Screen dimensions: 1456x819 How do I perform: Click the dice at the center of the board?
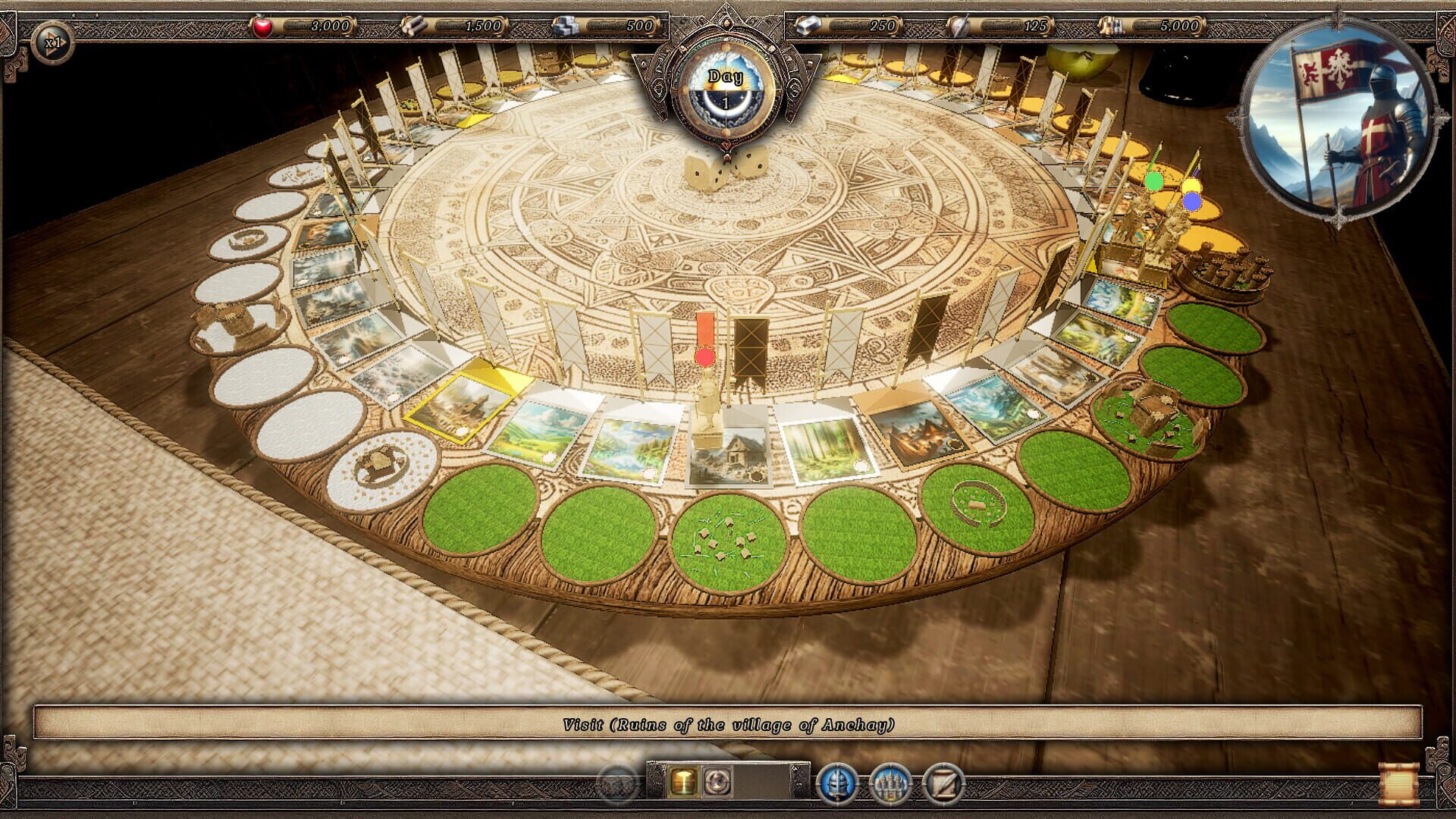724,168
